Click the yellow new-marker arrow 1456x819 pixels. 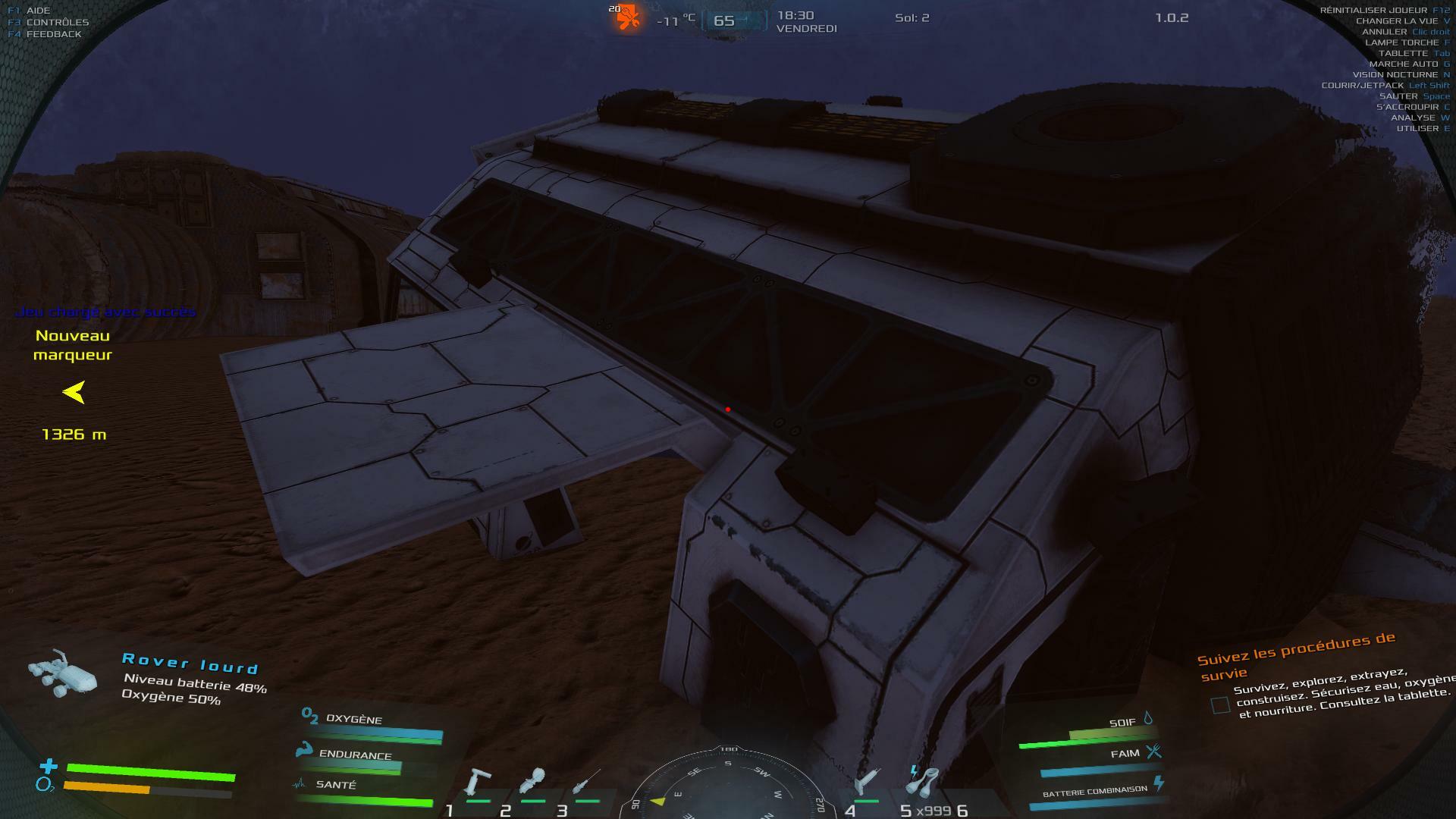[x=74, y=392]
